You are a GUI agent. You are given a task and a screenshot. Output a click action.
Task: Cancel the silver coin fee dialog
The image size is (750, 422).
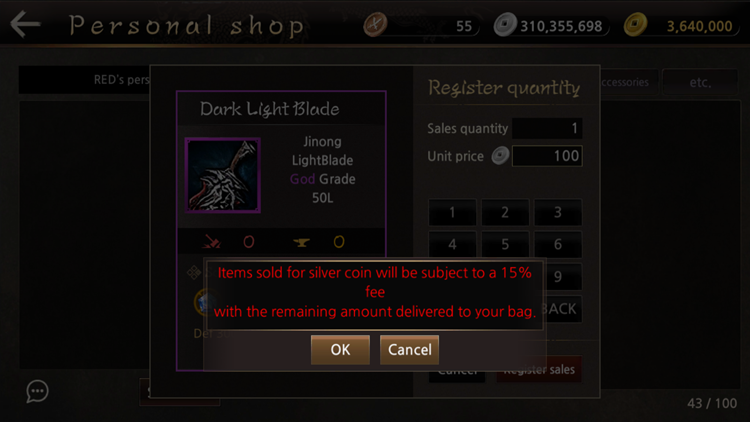pyautogui.click(x=409, y=350)
